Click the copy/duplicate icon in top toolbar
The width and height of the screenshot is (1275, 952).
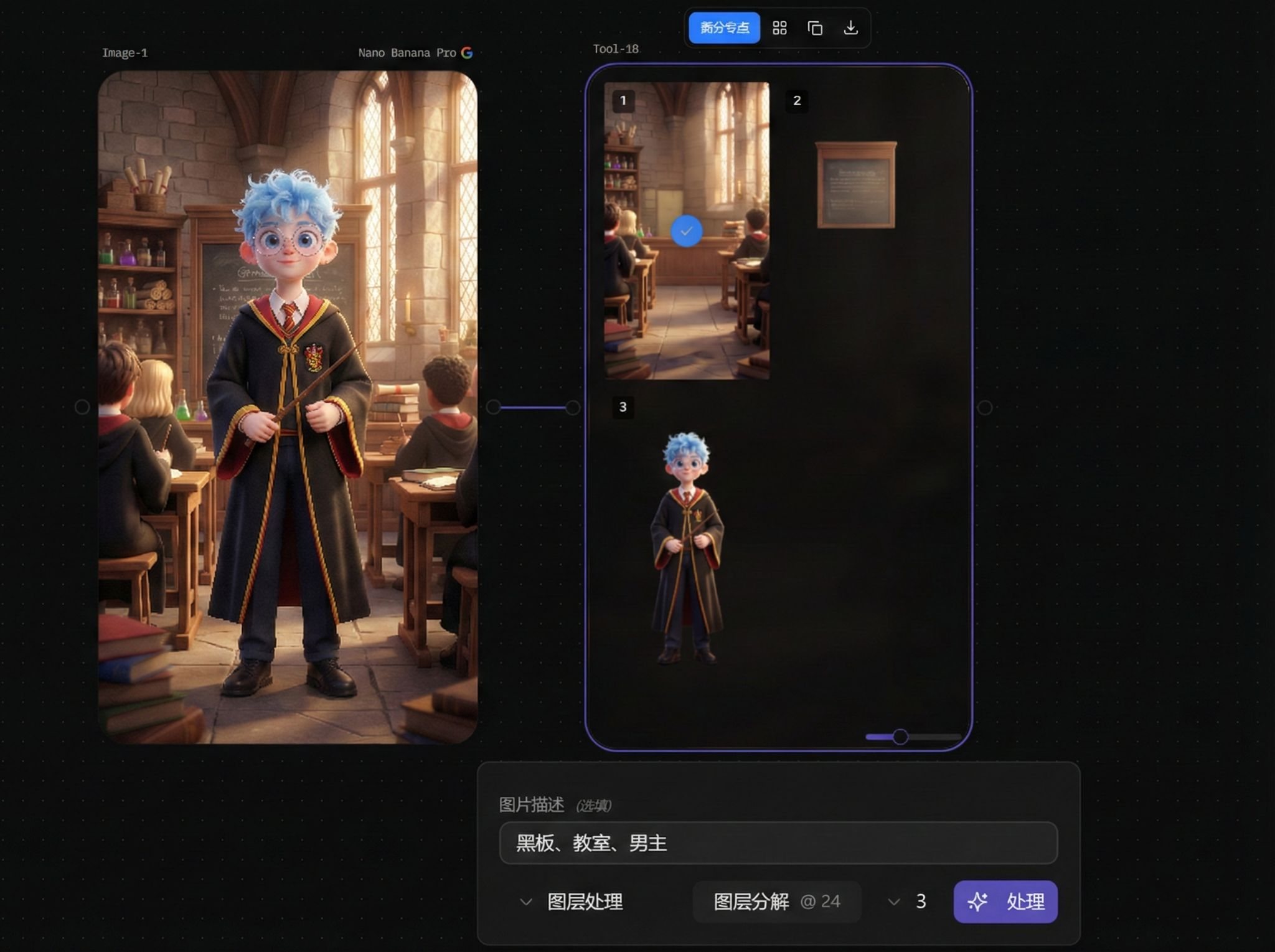(x=816, y=28)
